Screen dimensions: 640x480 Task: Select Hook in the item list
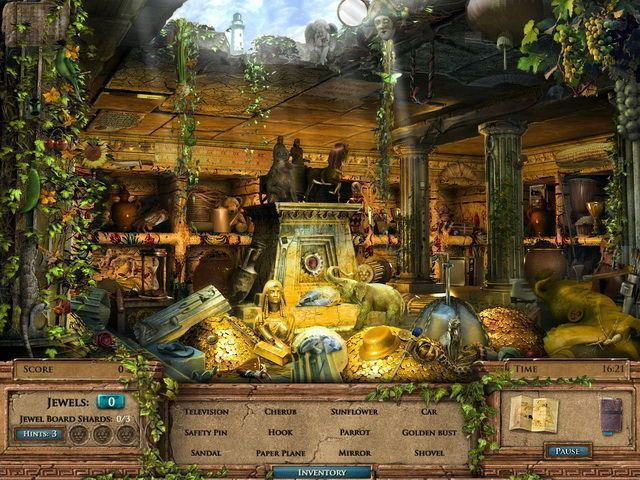[x=280, y=432]
